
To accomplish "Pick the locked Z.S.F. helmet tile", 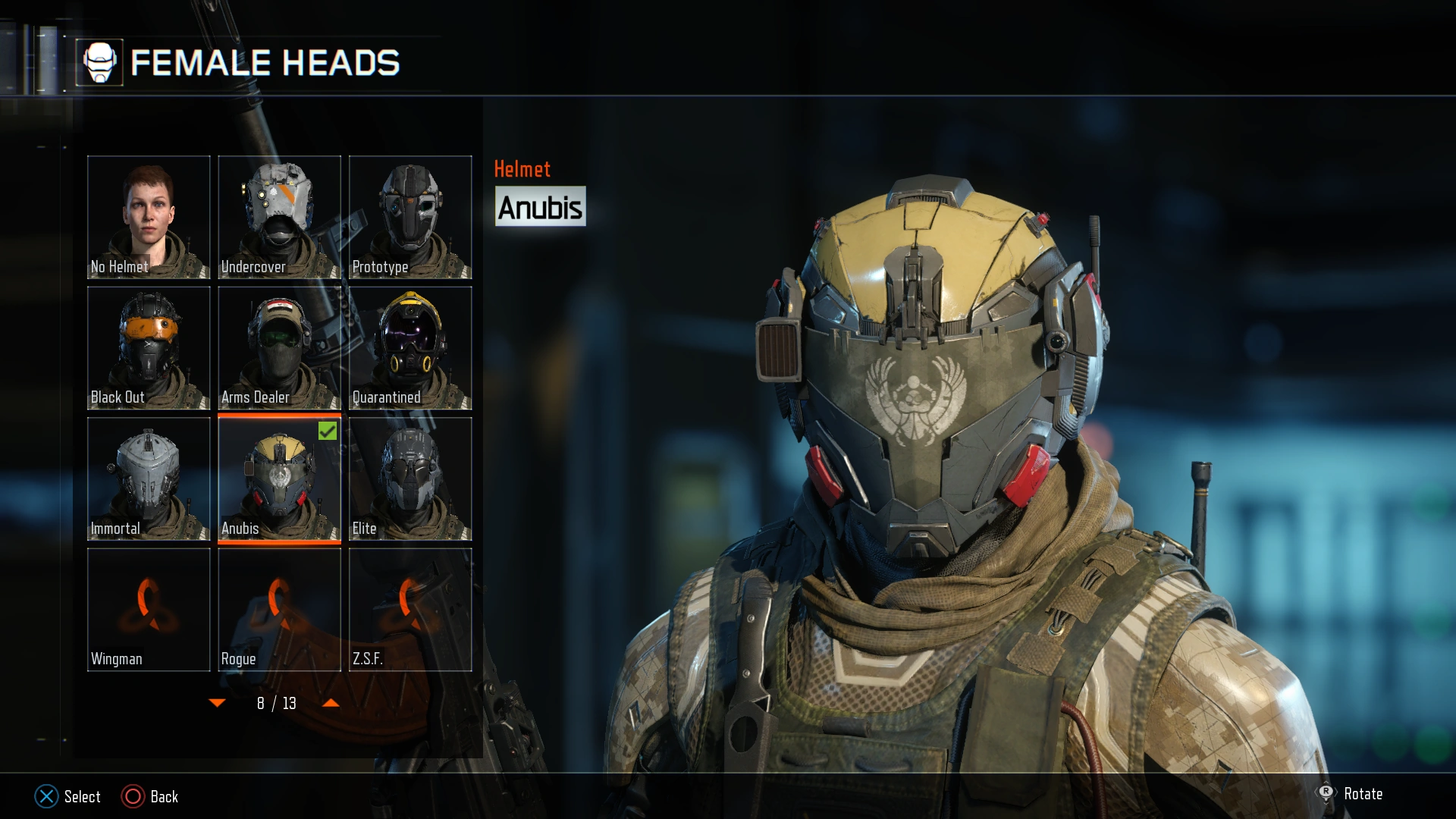I will coord(410,610).
